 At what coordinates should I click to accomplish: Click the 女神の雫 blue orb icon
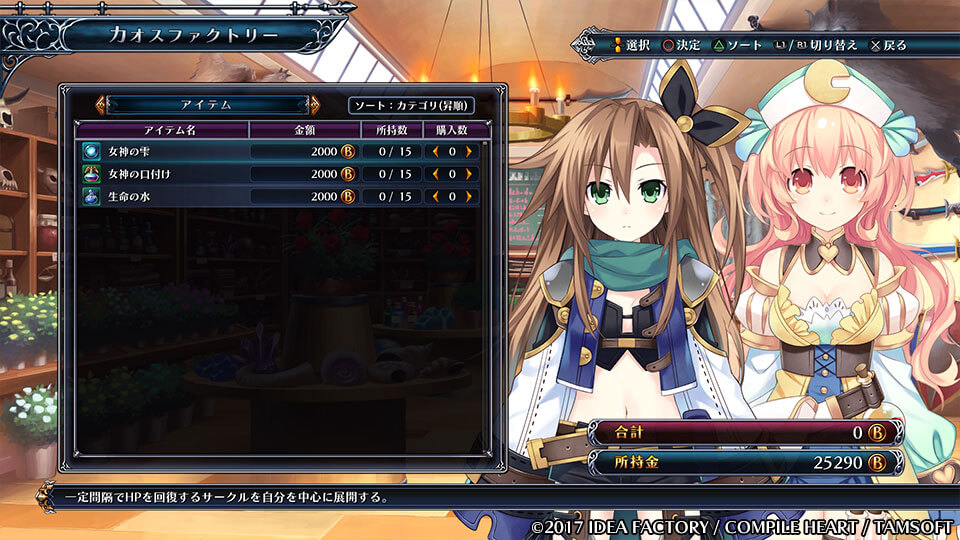tap(91, 150)
